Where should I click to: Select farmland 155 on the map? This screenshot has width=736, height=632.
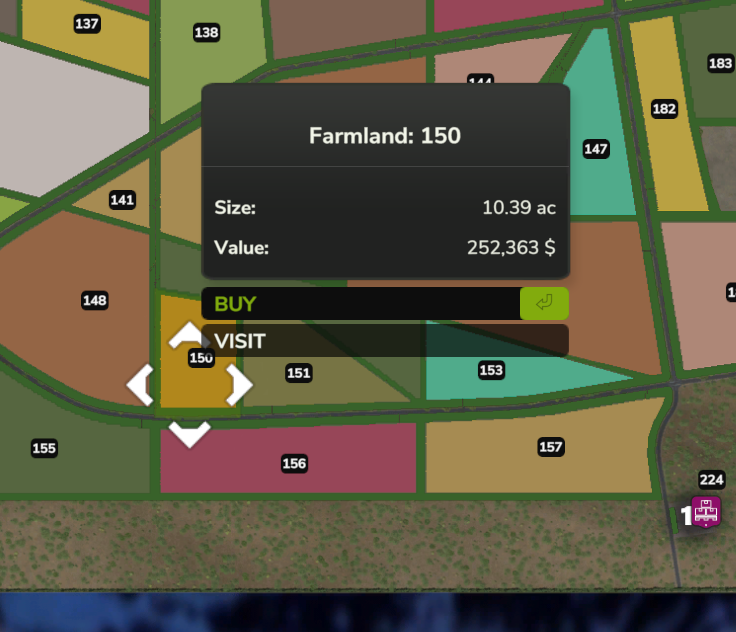pos(44,448)
